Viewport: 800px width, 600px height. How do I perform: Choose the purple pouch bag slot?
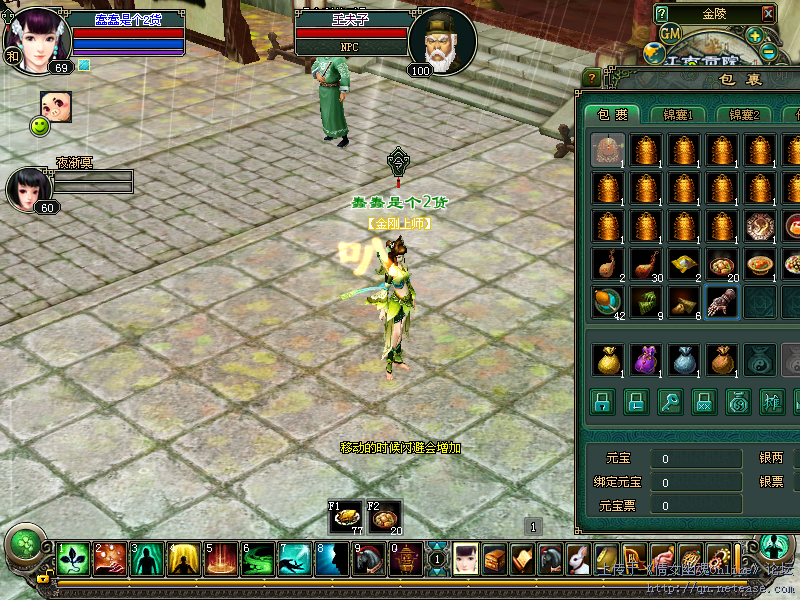coord(645,359)
